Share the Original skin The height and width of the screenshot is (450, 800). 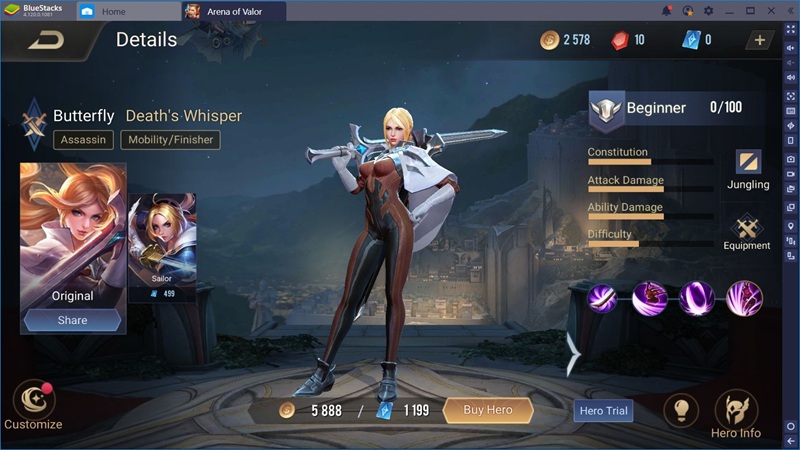click(72, 320)
